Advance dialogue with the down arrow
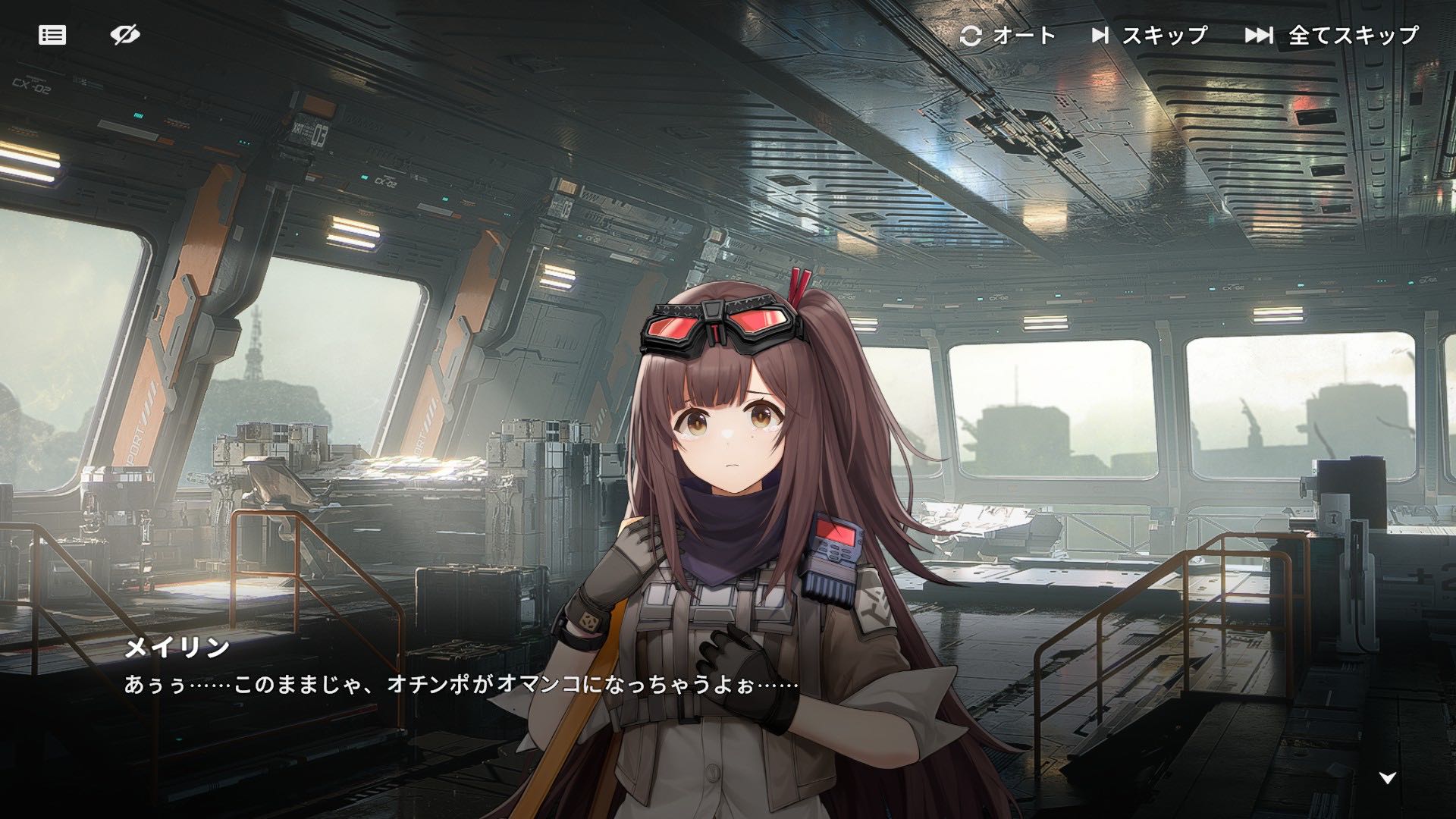Screen dimensions: 1456x819 1387,778
